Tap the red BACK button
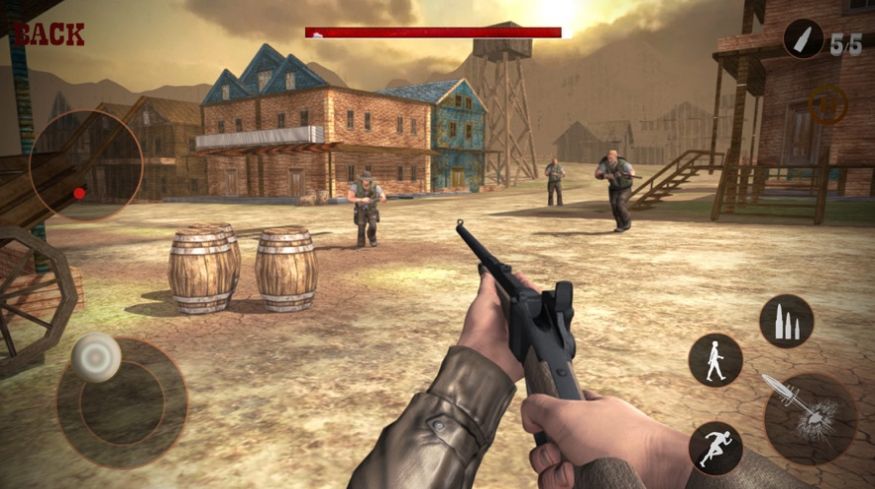The height and width of the screenshot is (489, 875). [x=49, y=34]
